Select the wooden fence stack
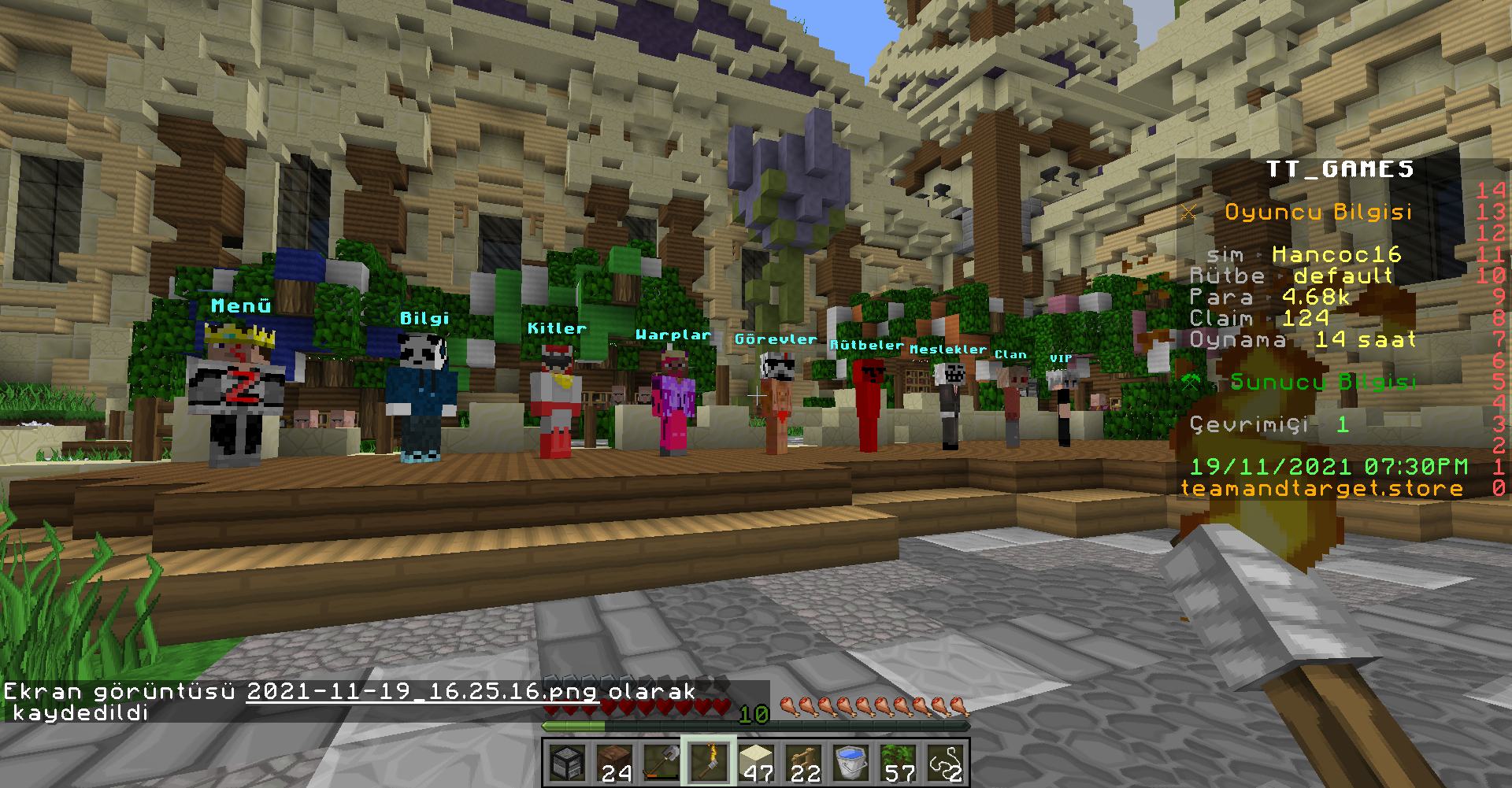Screen dimensions: 1512x788 click(803, 762)
